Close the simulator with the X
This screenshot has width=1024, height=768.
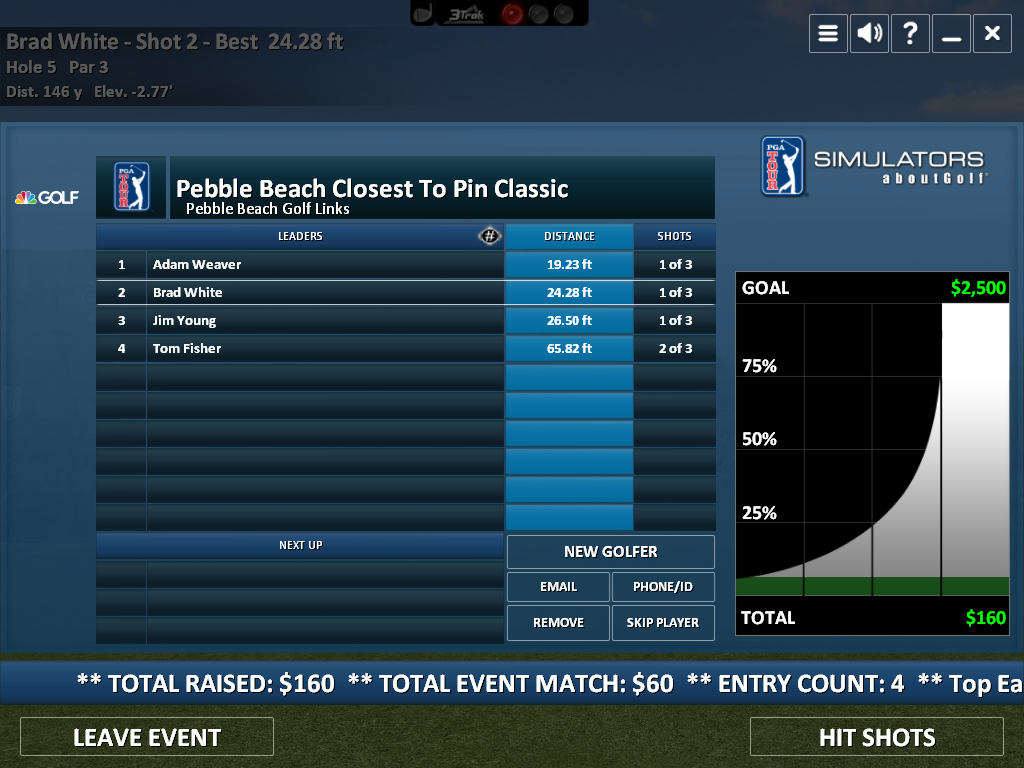(x=992, y=34)
